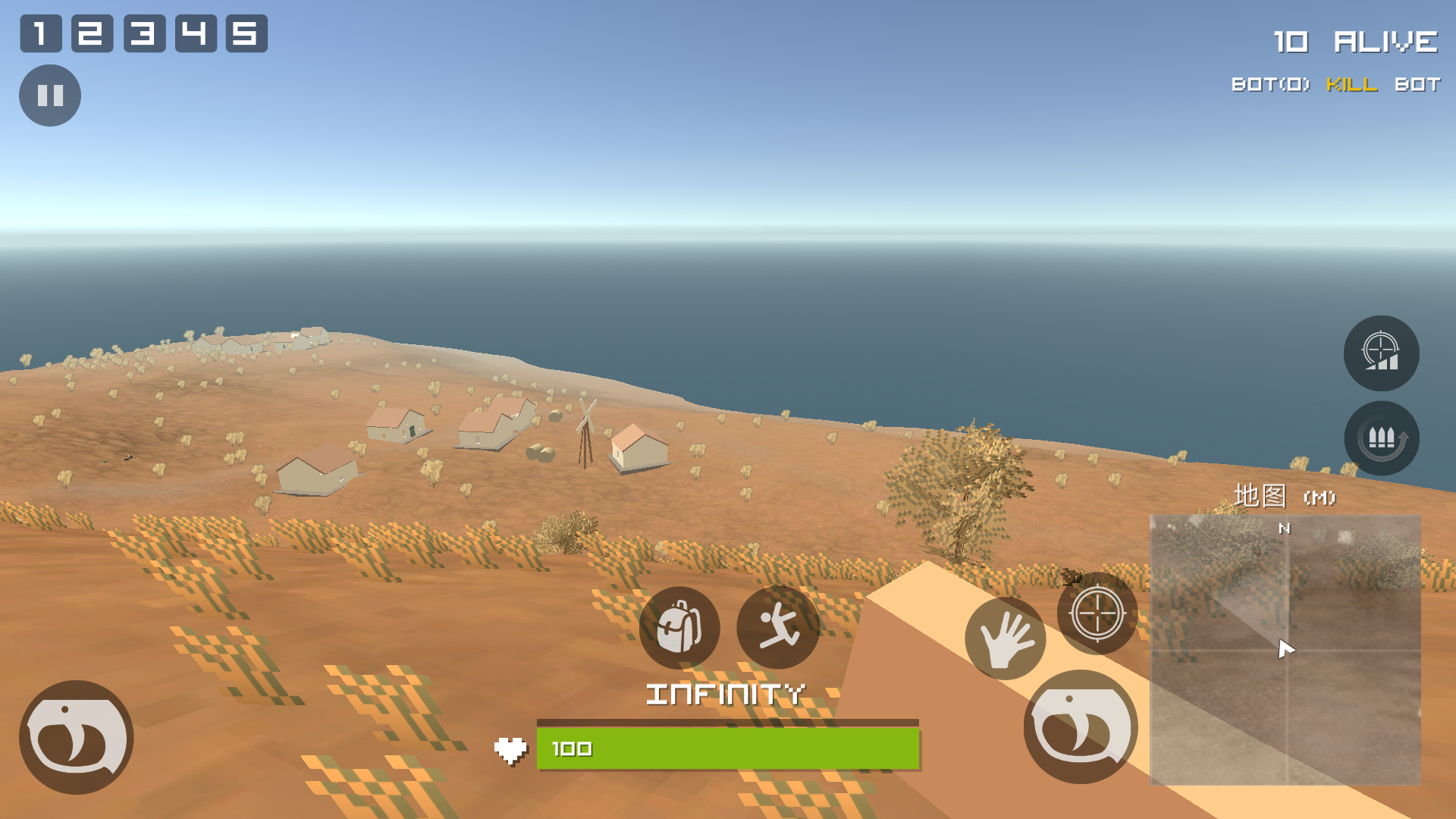Switch to weapon slot 5
Viewport: 1456px width, 819px height.
tap(246, 33)
